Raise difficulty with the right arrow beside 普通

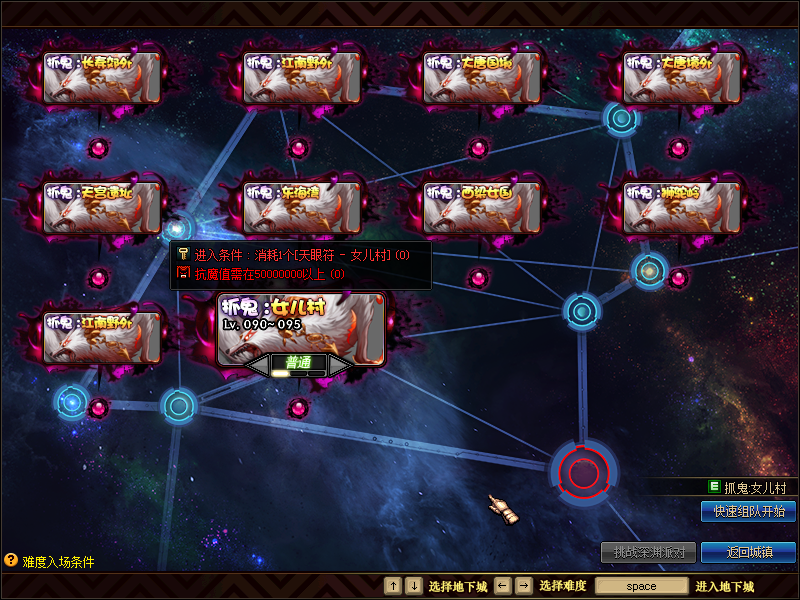[x=340, y=365]
